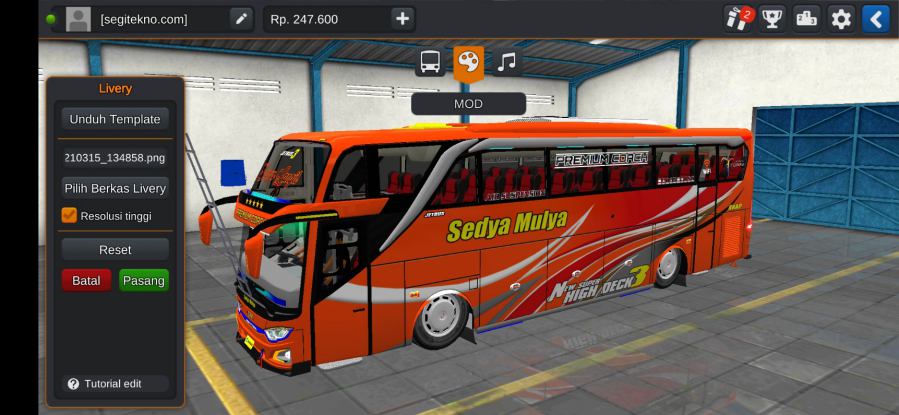The image size is (899, 415).
Task: Open the music note tab
Action: click(507, 63)
